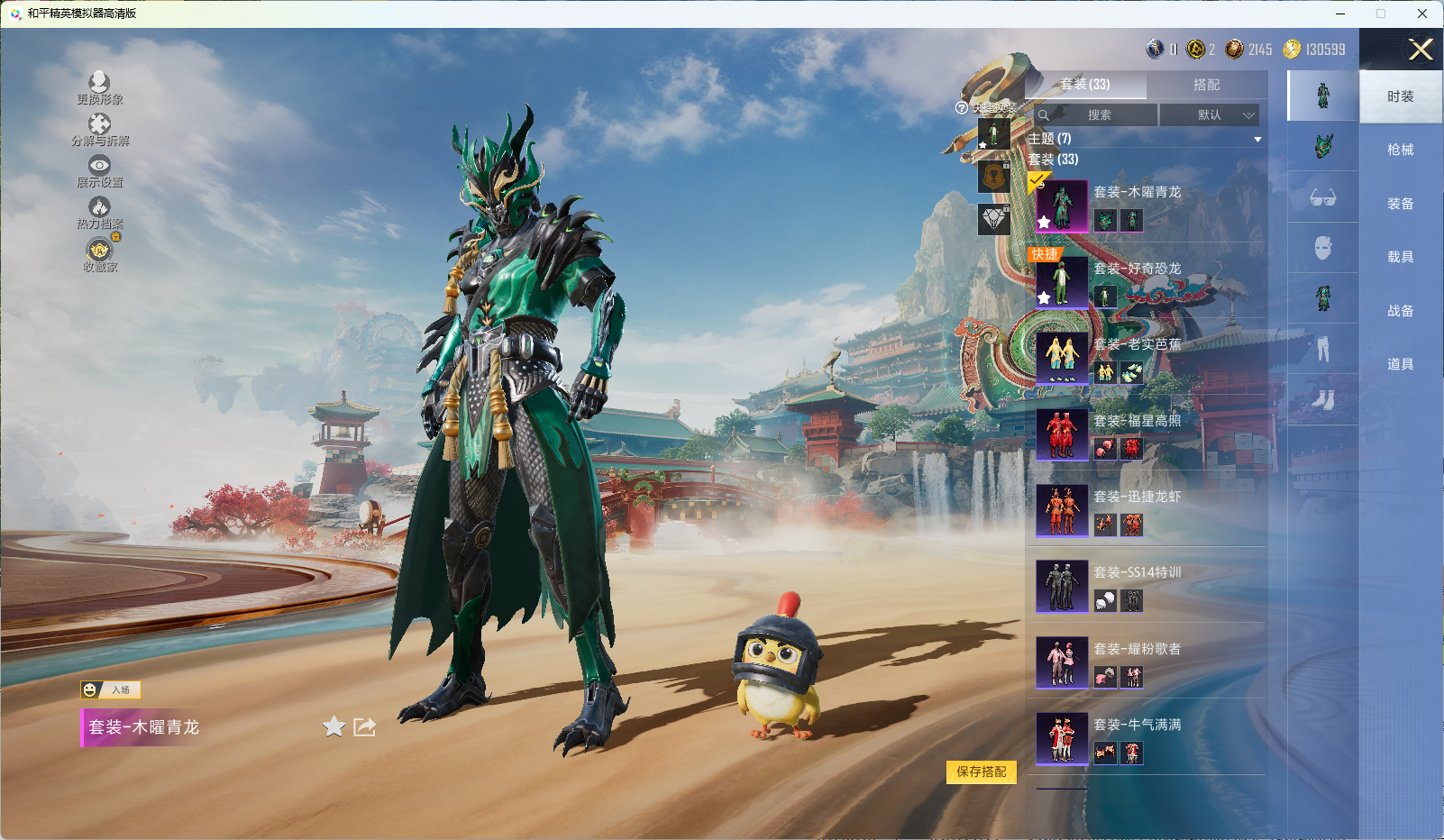Open the 默认 sort dropdown
Screen dimensions: 1444x840
(x=1209, y=115)
